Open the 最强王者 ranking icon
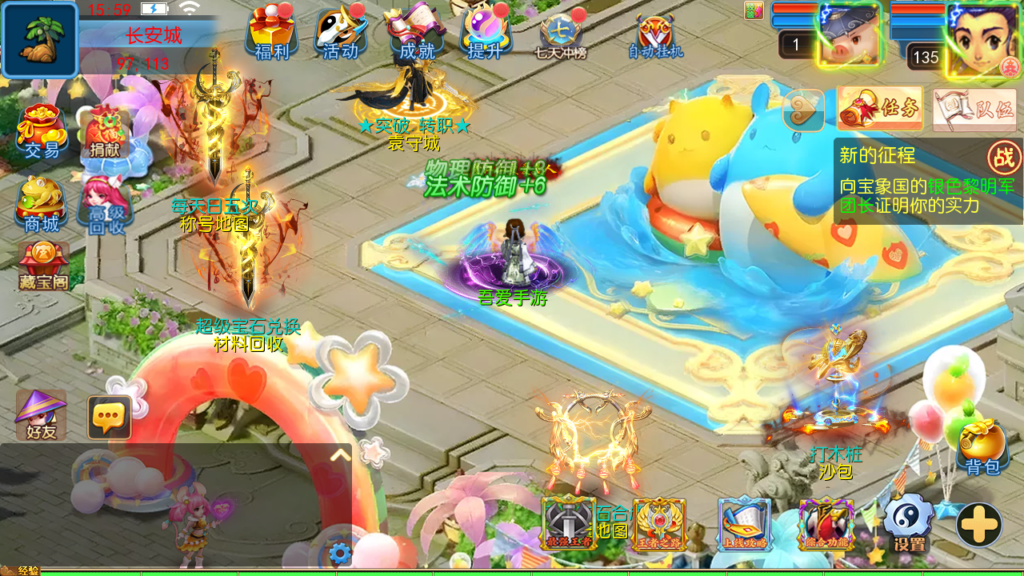Viewport: 1024px width, 576px height. pyautogui.click(x=569, y=523)
